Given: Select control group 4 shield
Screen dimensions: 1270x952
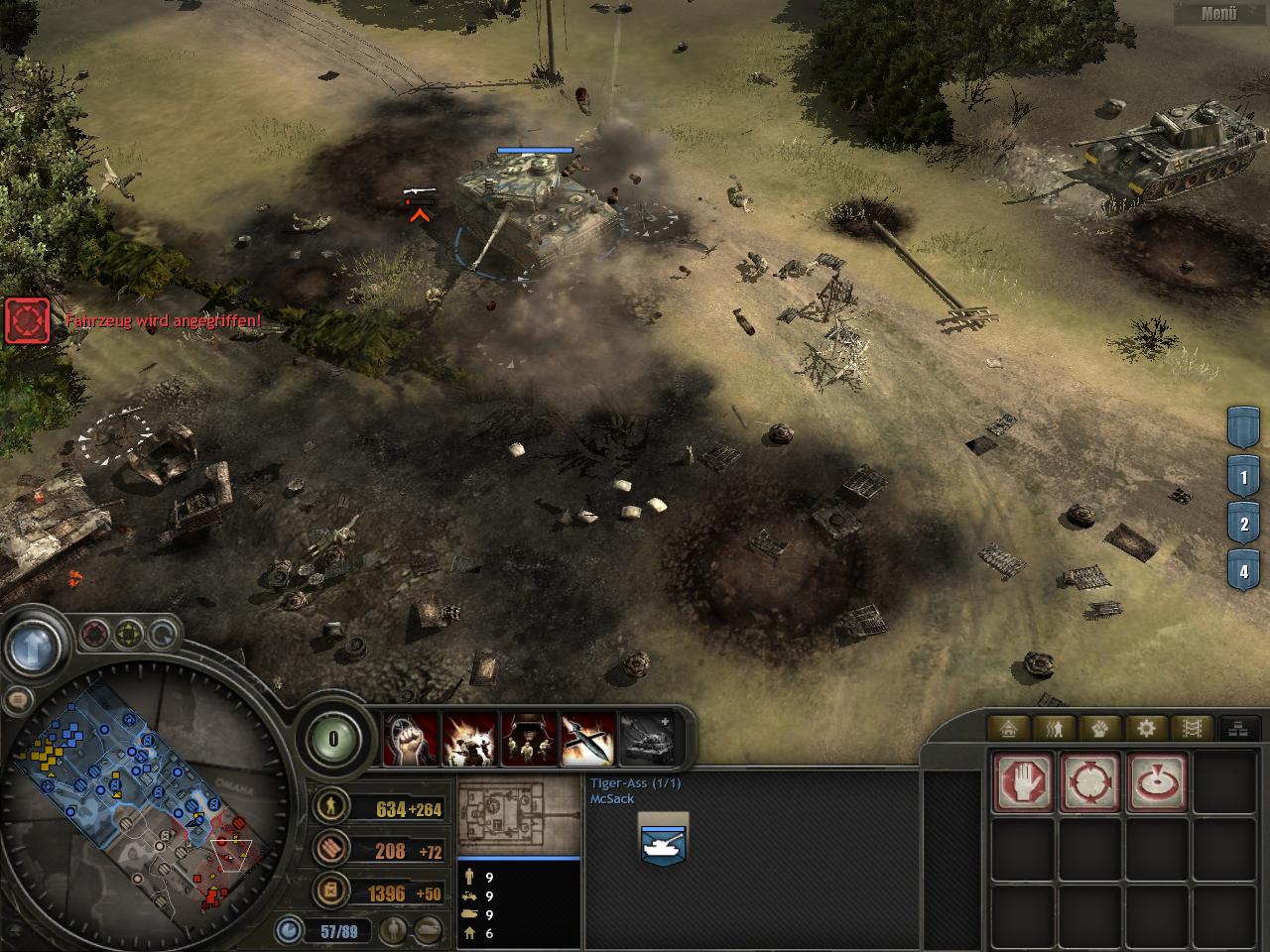Looking at the screenshot, I should [x=1243, y=571].
